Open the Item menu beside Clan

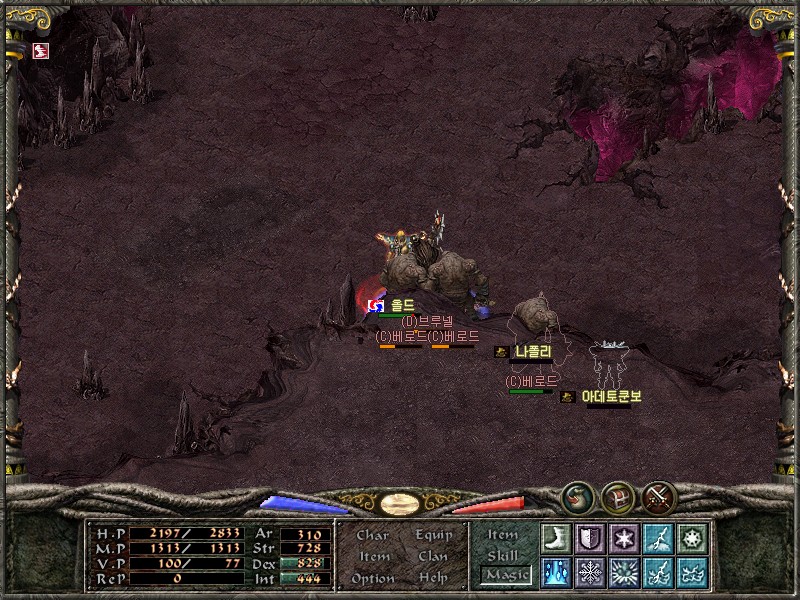(374, 556)
